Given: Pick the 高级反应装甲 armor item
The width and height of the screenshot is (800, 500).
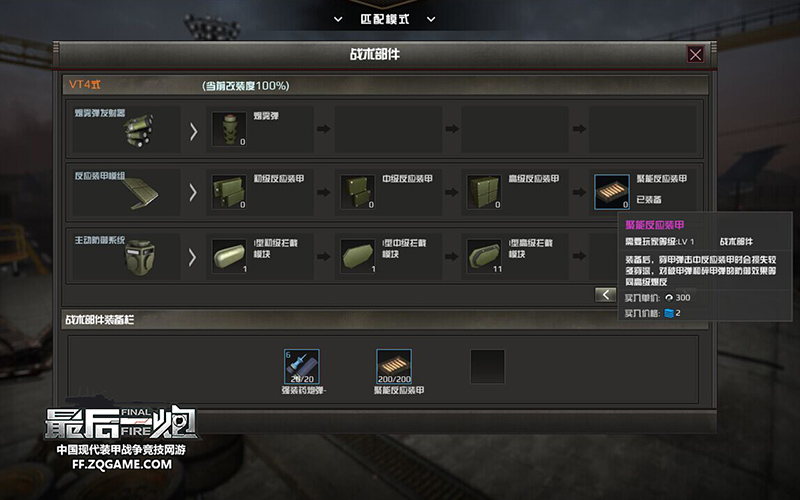Looking at the screenshot, I should pos(484,191).
